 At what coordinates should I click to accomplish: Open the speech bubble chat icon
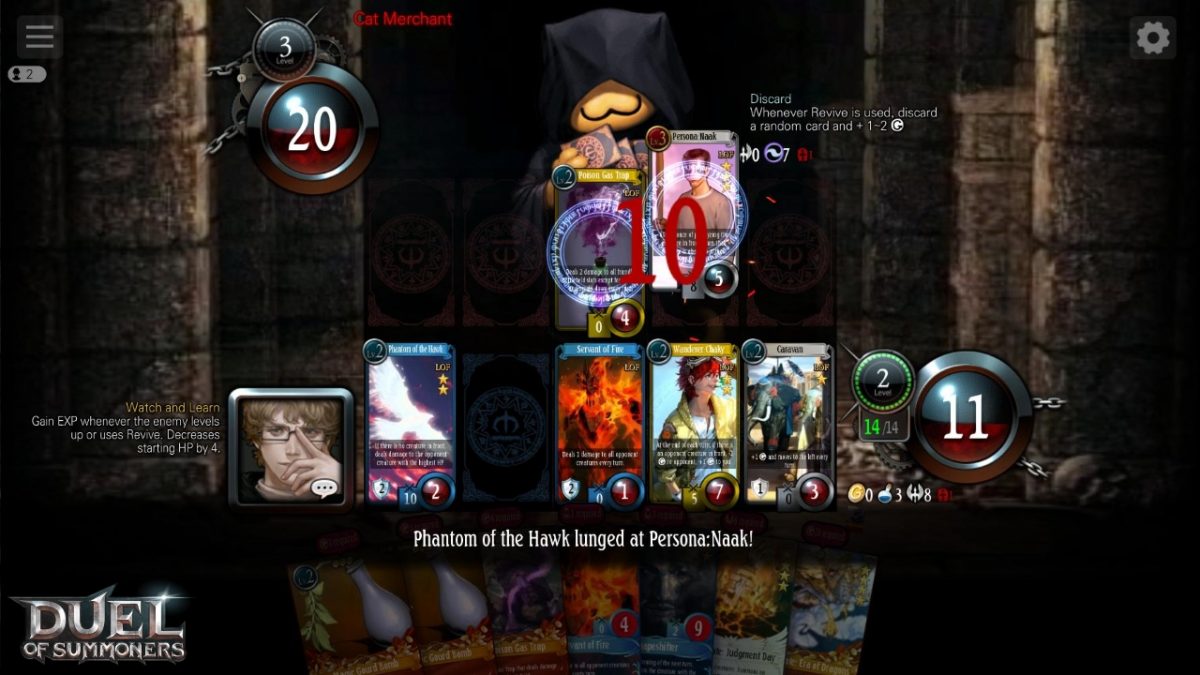pos(324,489)
